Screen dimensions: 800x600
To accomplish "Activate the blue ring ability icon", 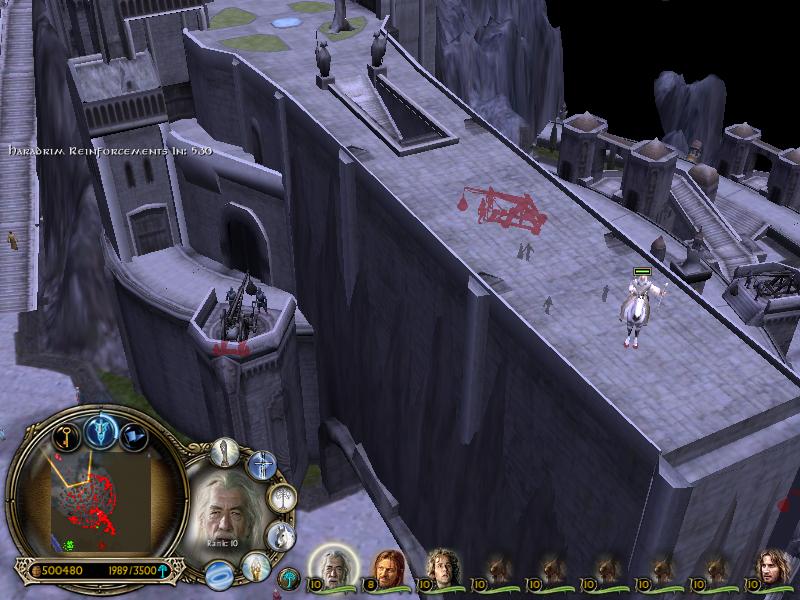I will pos(218,573).
